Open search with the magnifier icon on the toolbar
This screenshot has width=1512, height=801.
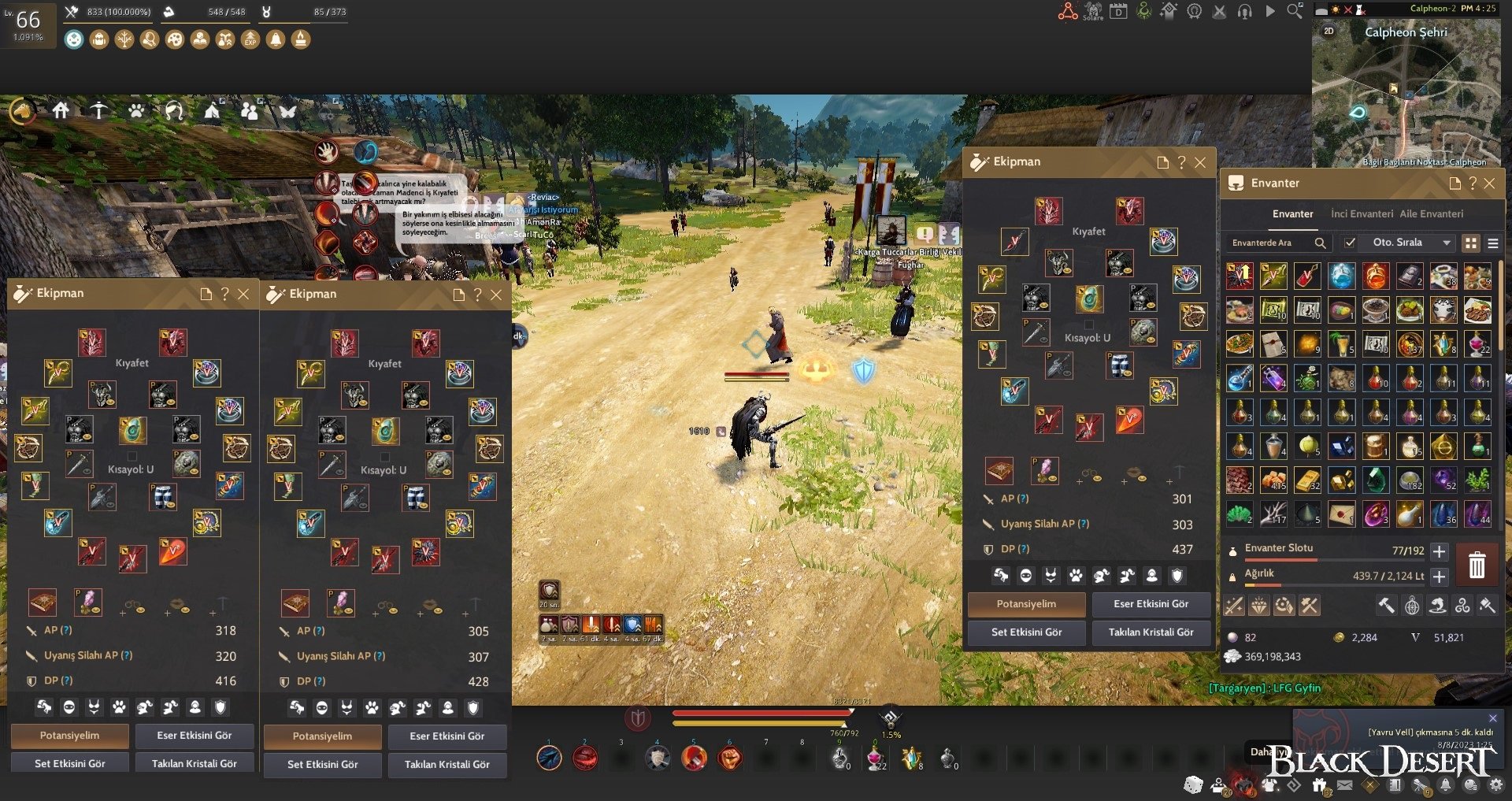tap(1294, 11)
